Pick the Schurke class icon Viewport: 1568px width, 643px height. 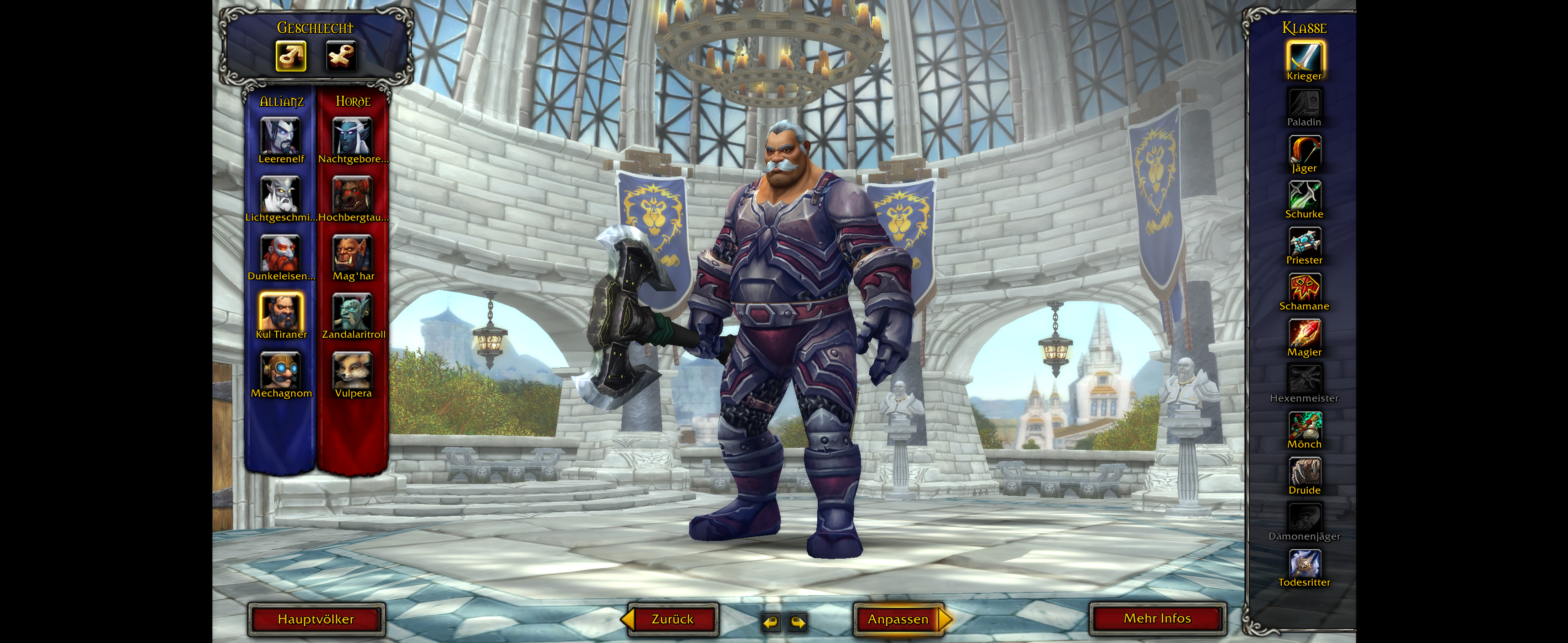1304,195
